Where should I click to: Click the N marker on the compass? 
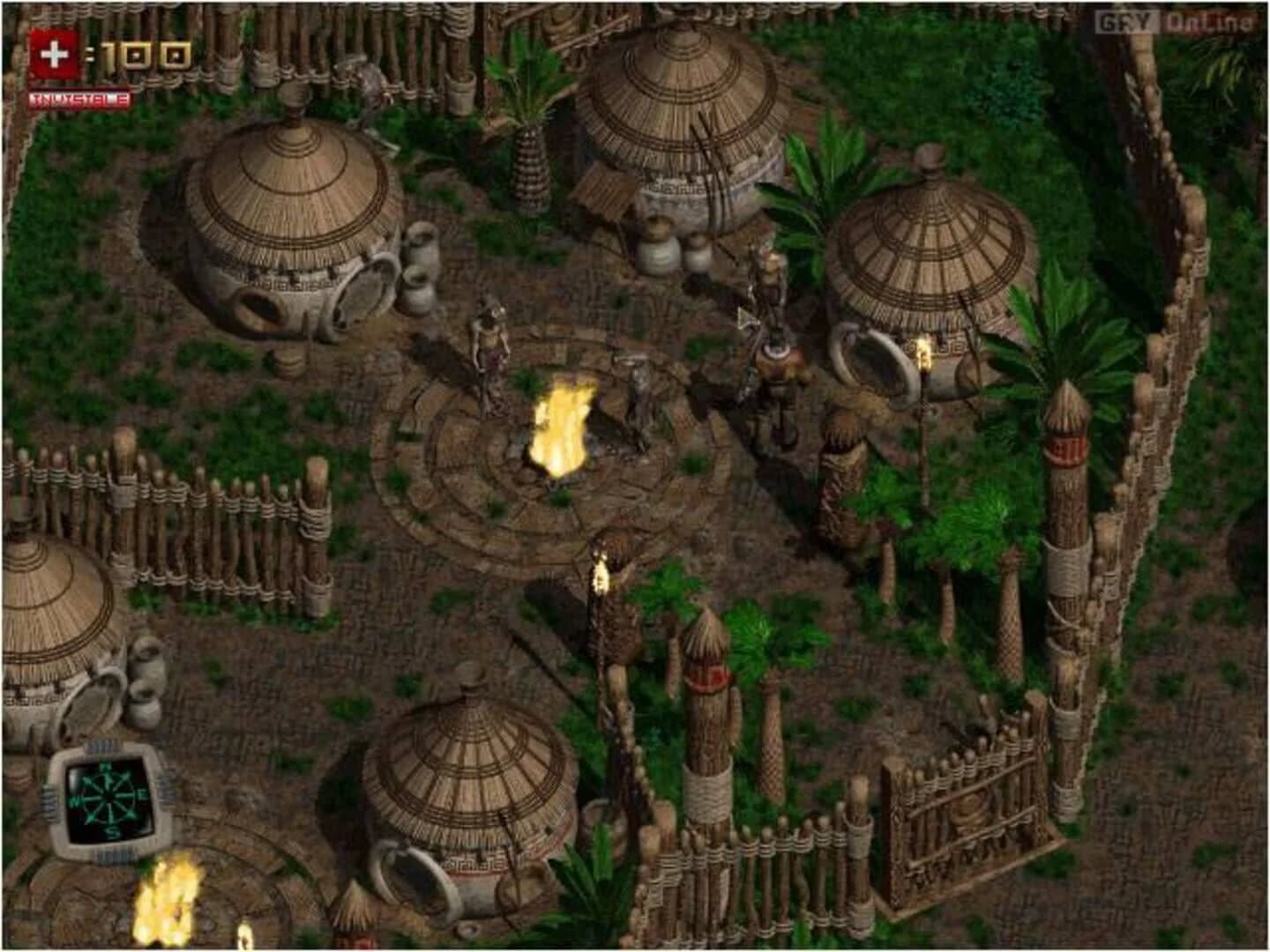coord(108,766)
